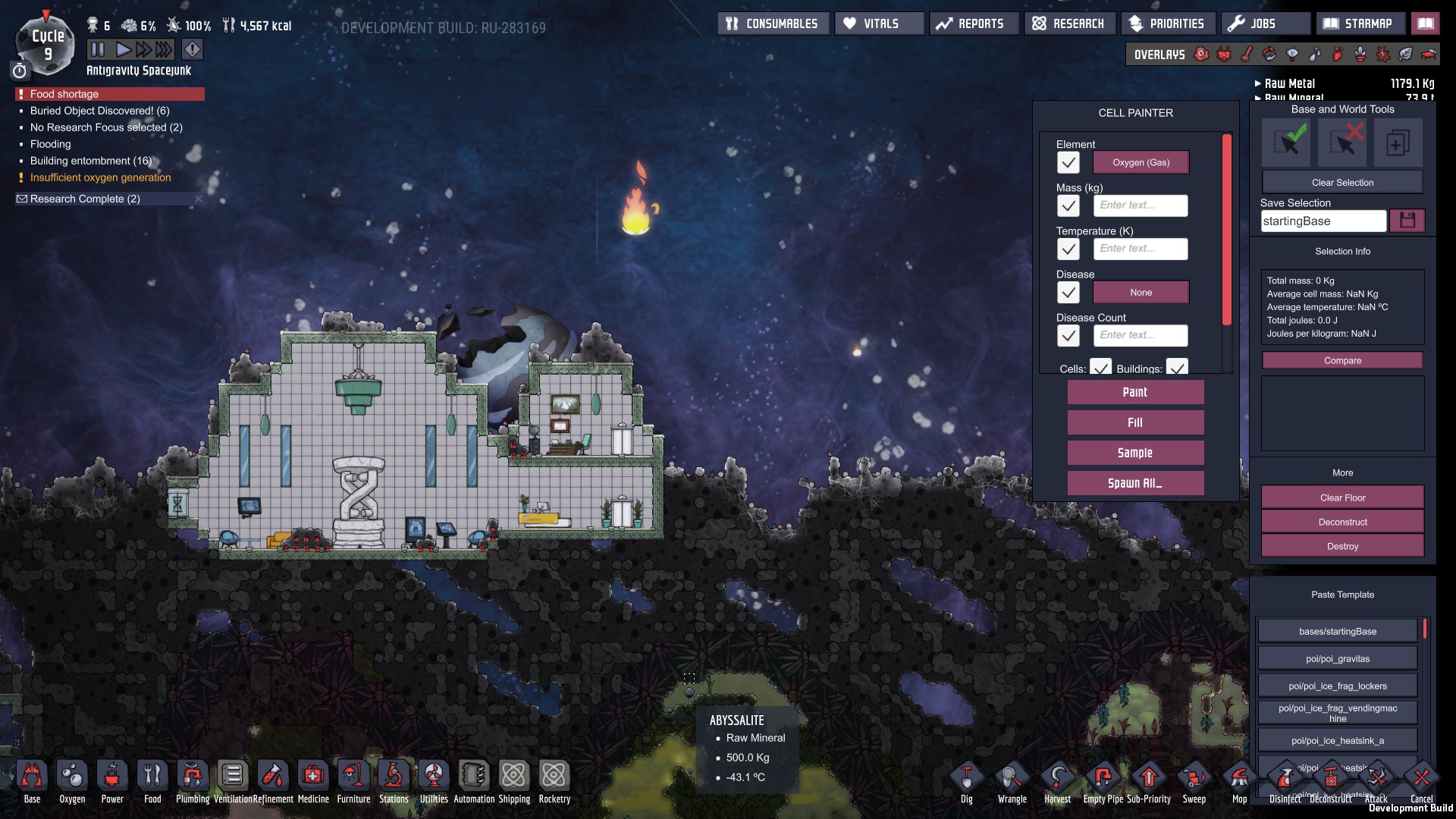This screenshot has width=1456, height=819.
Task: Open the Consumables panel
Action: [773, 24]
